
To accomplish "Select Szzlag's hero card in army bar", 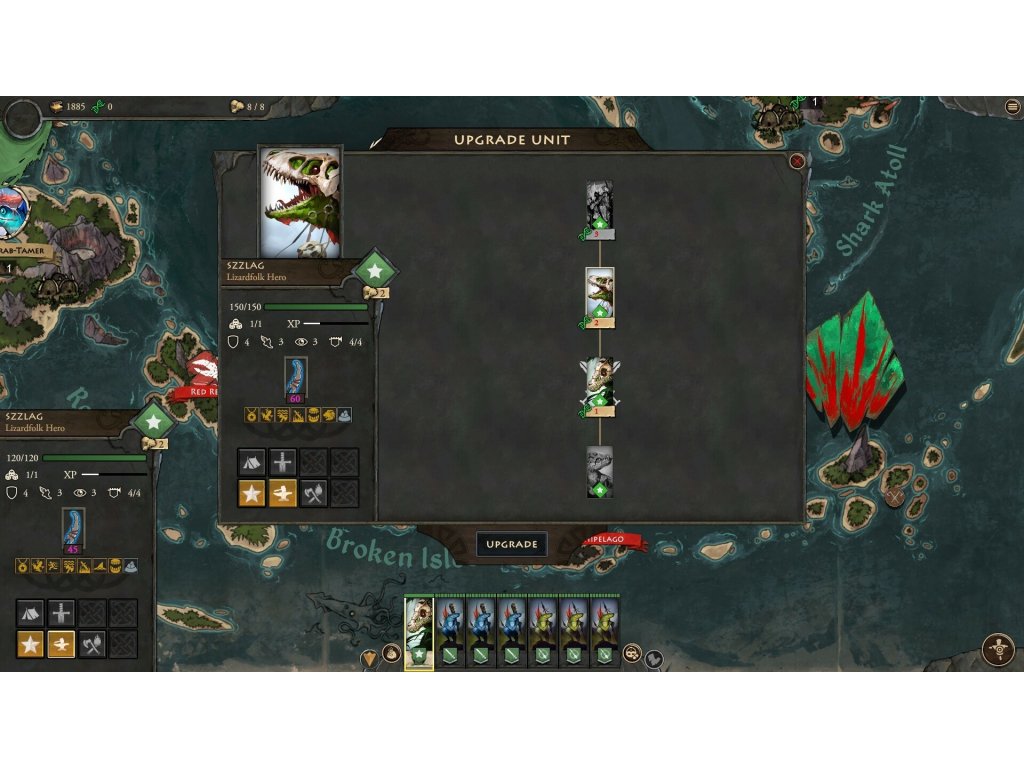I will tap(419, 633).
